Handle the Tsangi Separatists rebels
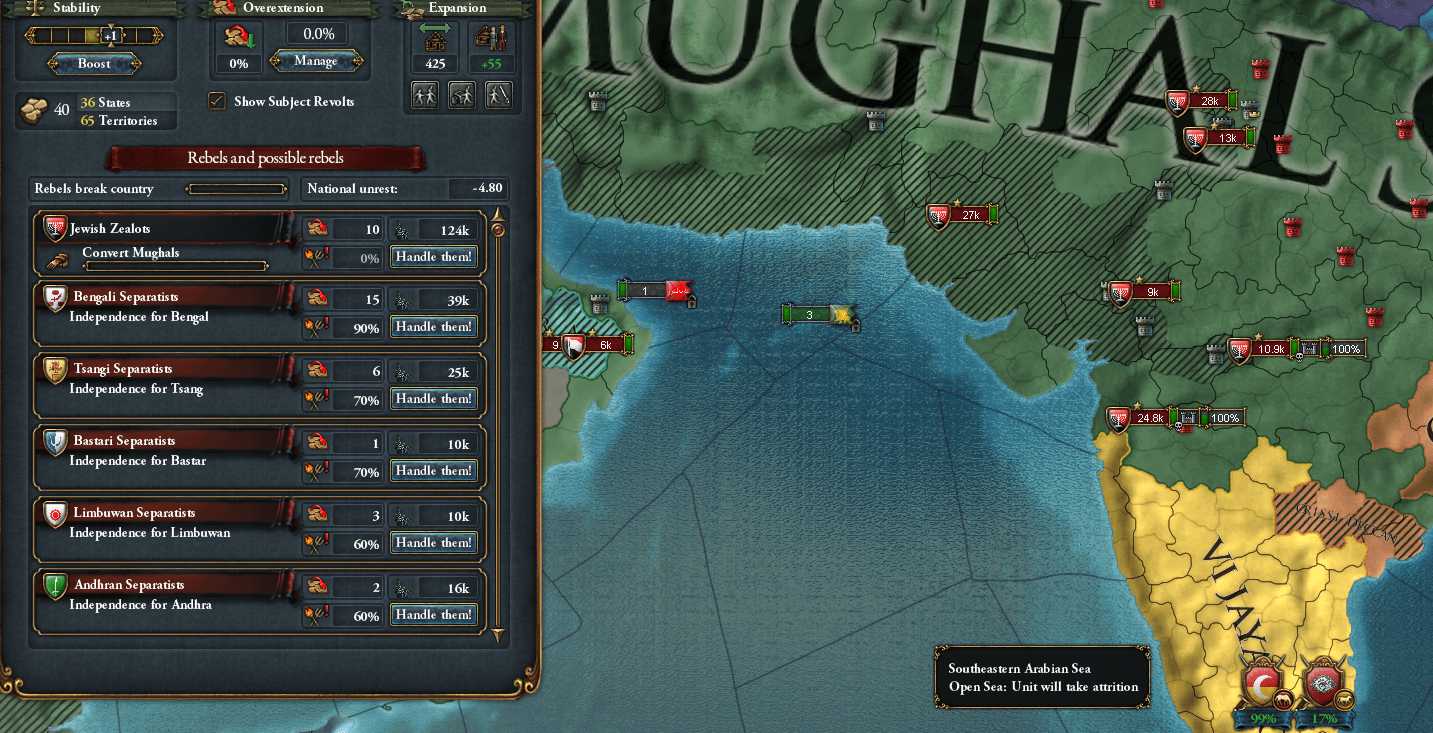This screenshot has width=1433, height=733. tap(433, 399)
